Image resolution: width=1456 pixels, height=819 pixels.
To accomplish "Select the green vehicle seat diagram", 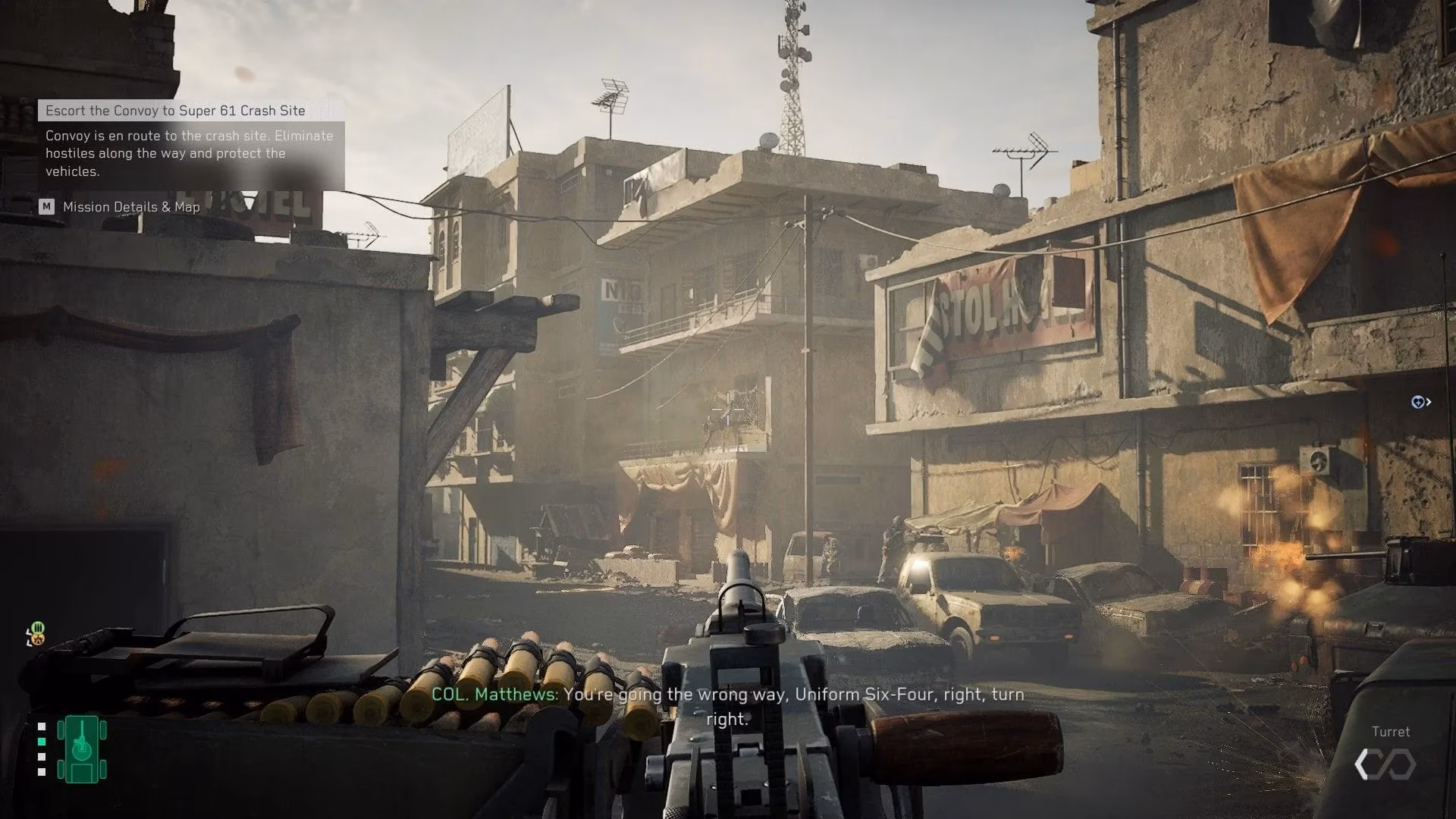I will tap(82, 749).
